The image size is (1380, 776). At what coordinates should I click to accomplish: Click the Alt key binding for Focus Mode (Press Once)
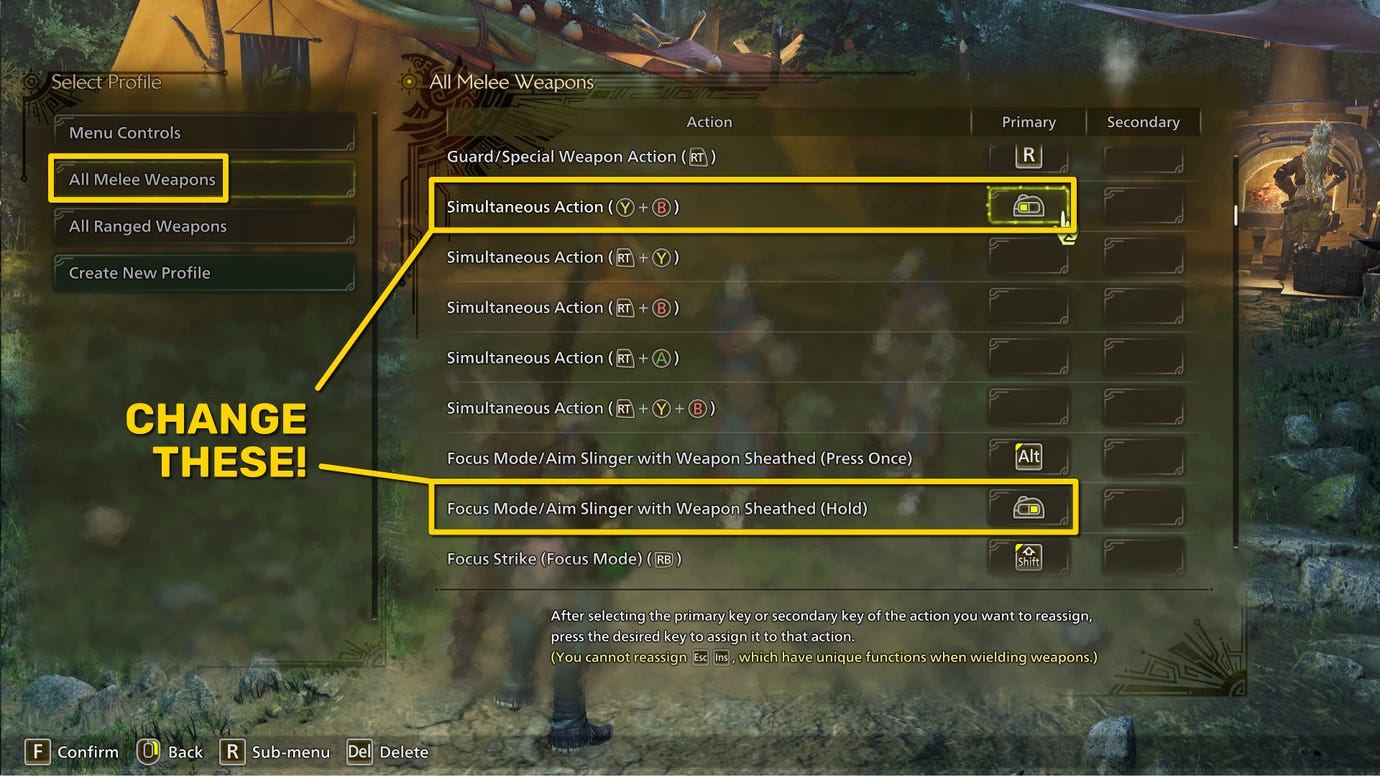[1029, 456]
